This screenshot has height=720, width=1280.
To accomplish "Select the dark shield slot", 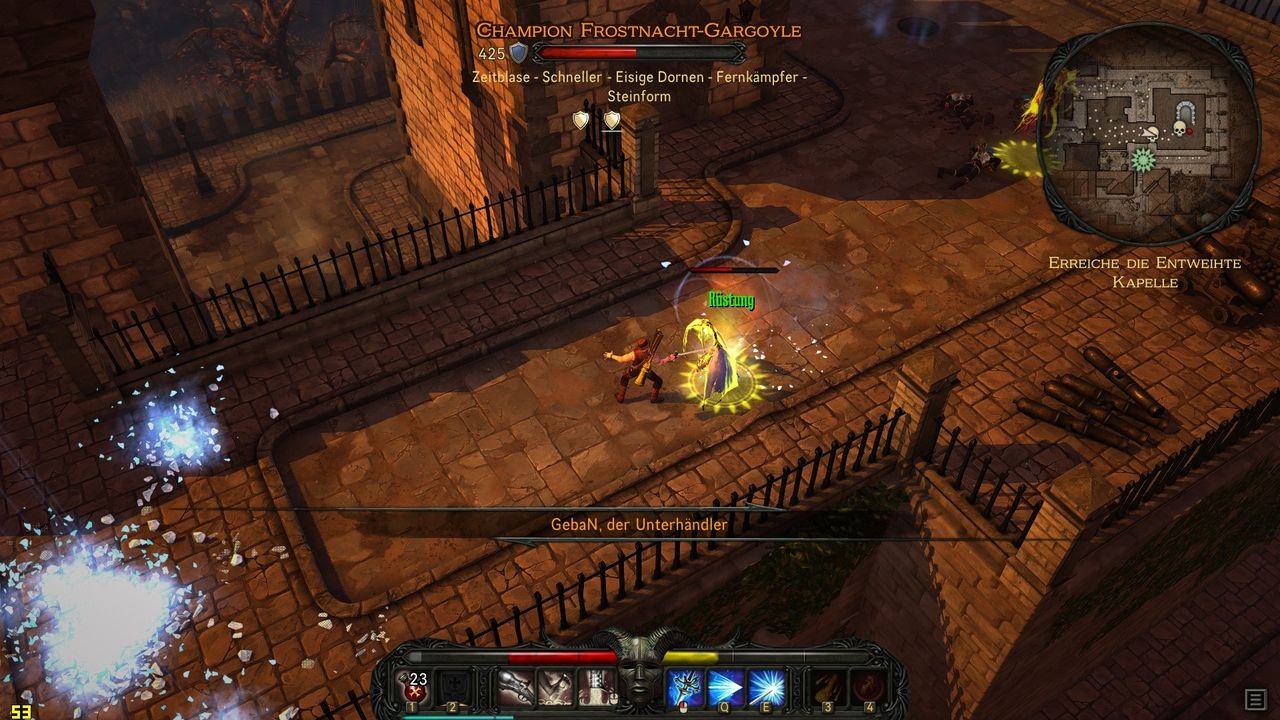I will (x=453, y=688).
